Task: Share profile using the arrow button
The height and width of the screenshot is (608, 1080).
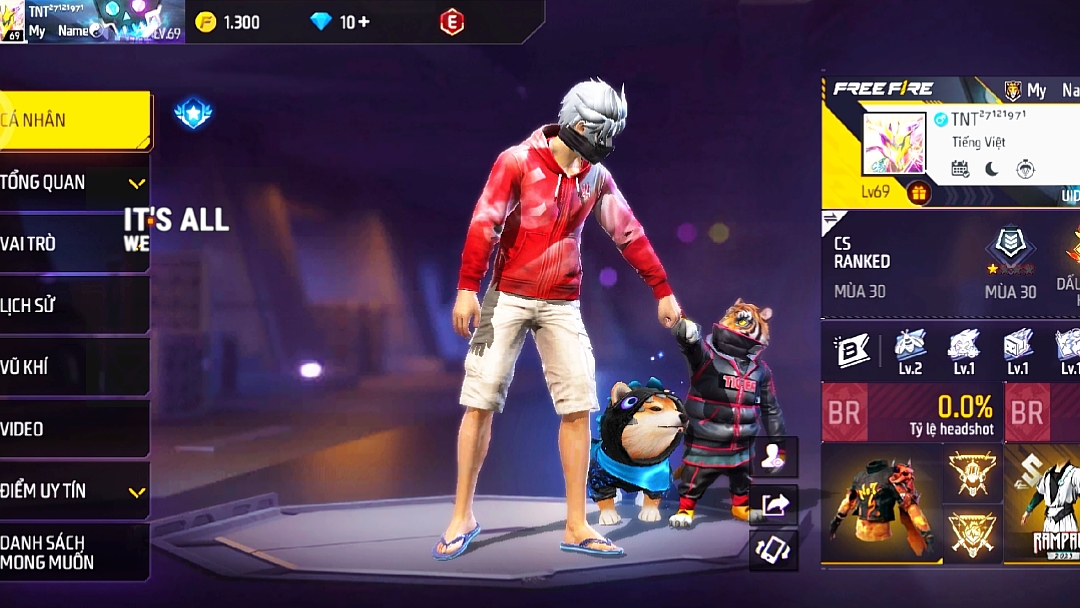Action: (x=773, y=504)
